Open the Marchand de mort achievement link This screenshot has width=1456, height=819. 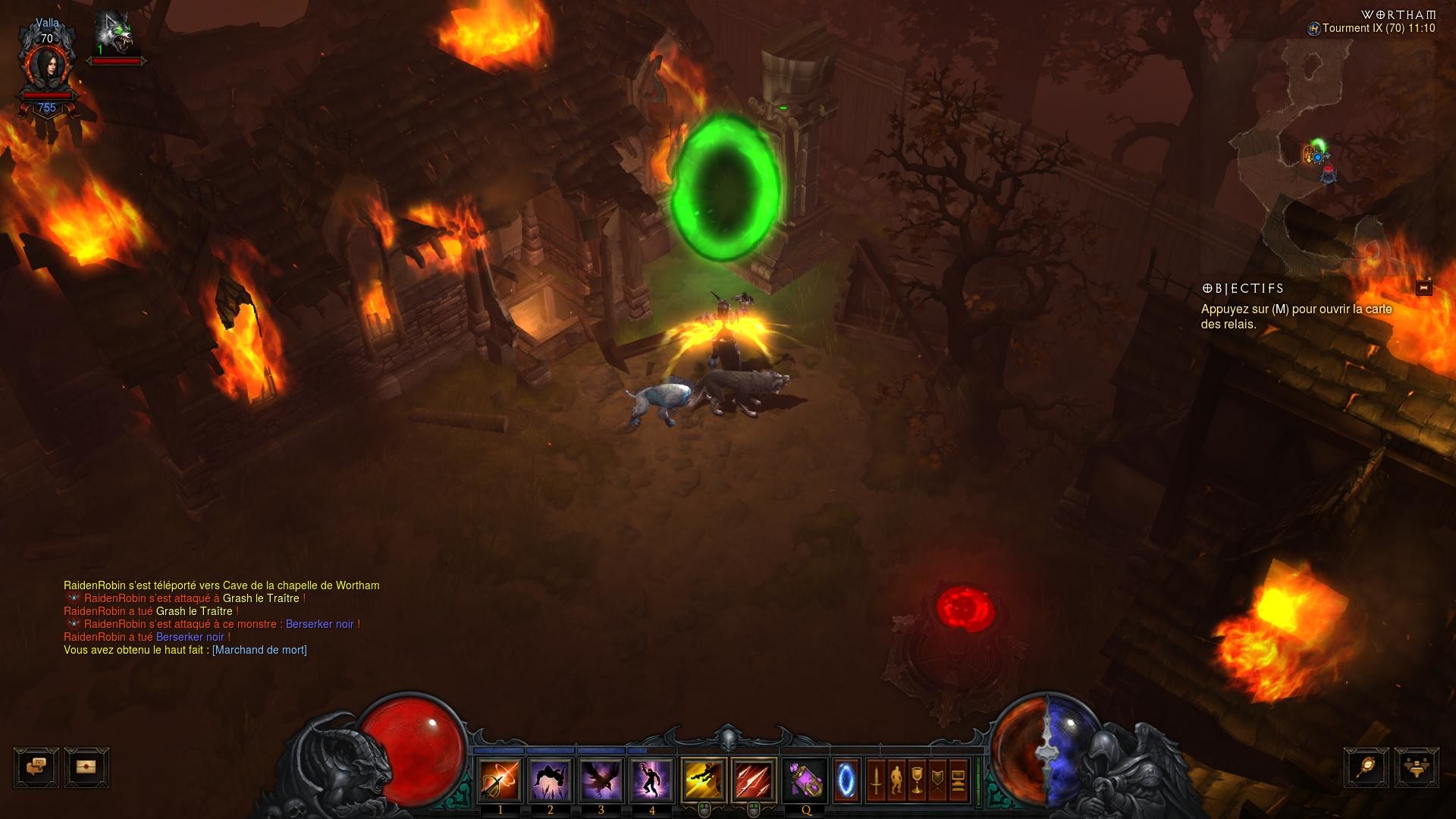click(259, 650)
